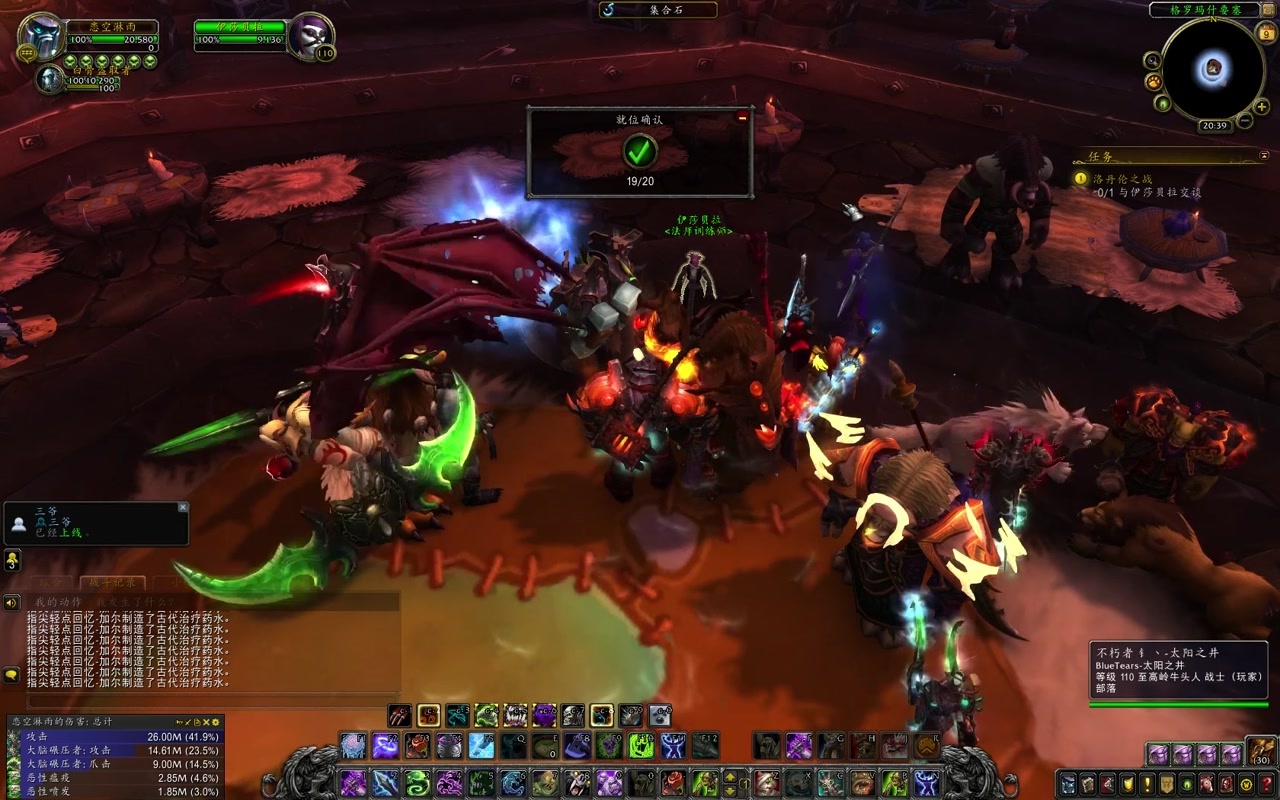Click the 集合石 button at top

pyautogui.click(x=658, y=10)
